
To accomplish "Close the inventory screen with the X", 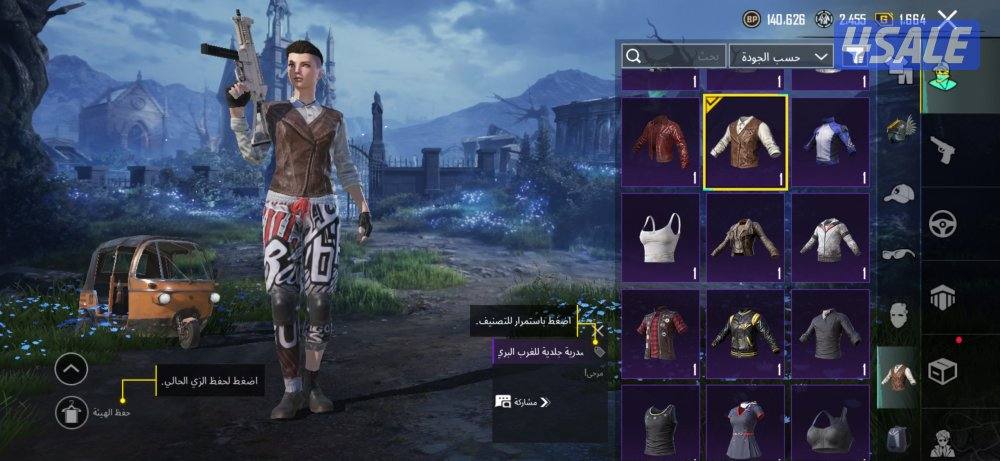I will click(x=947, y=17).
